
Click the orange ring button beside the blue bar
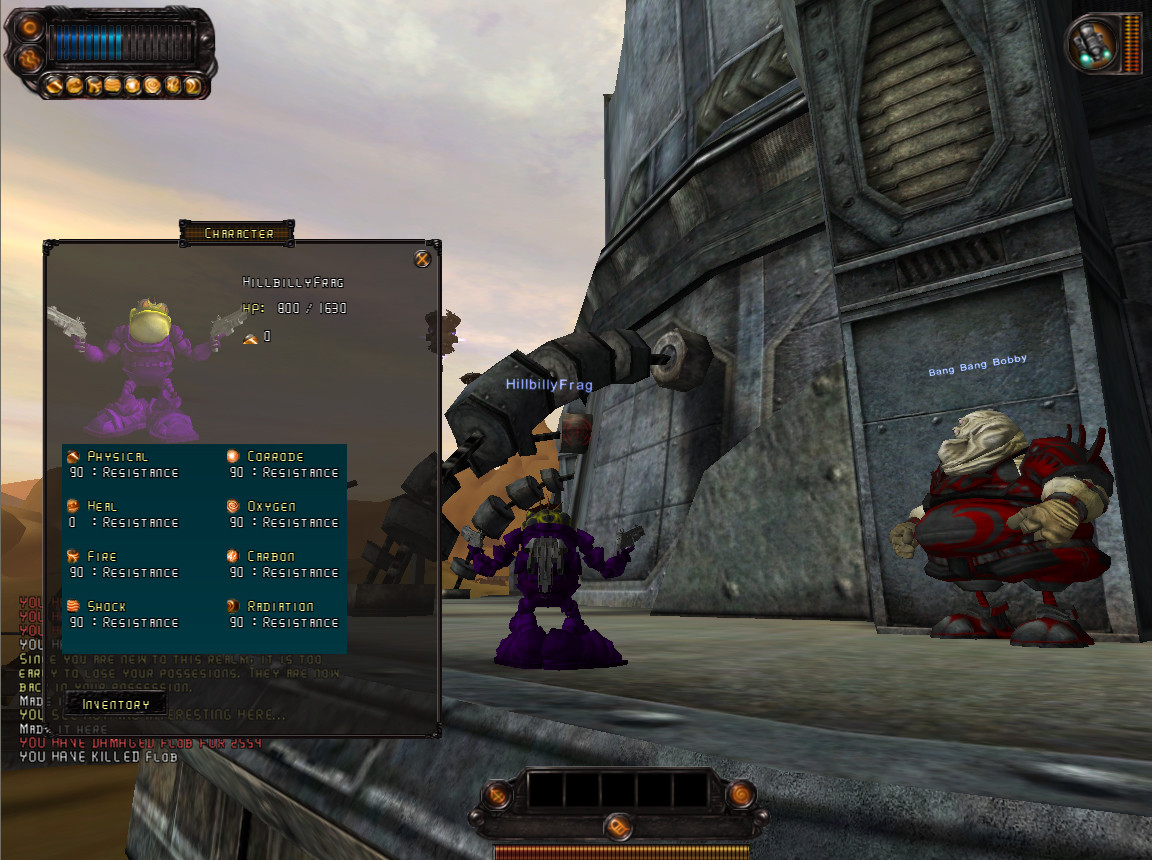29,28
